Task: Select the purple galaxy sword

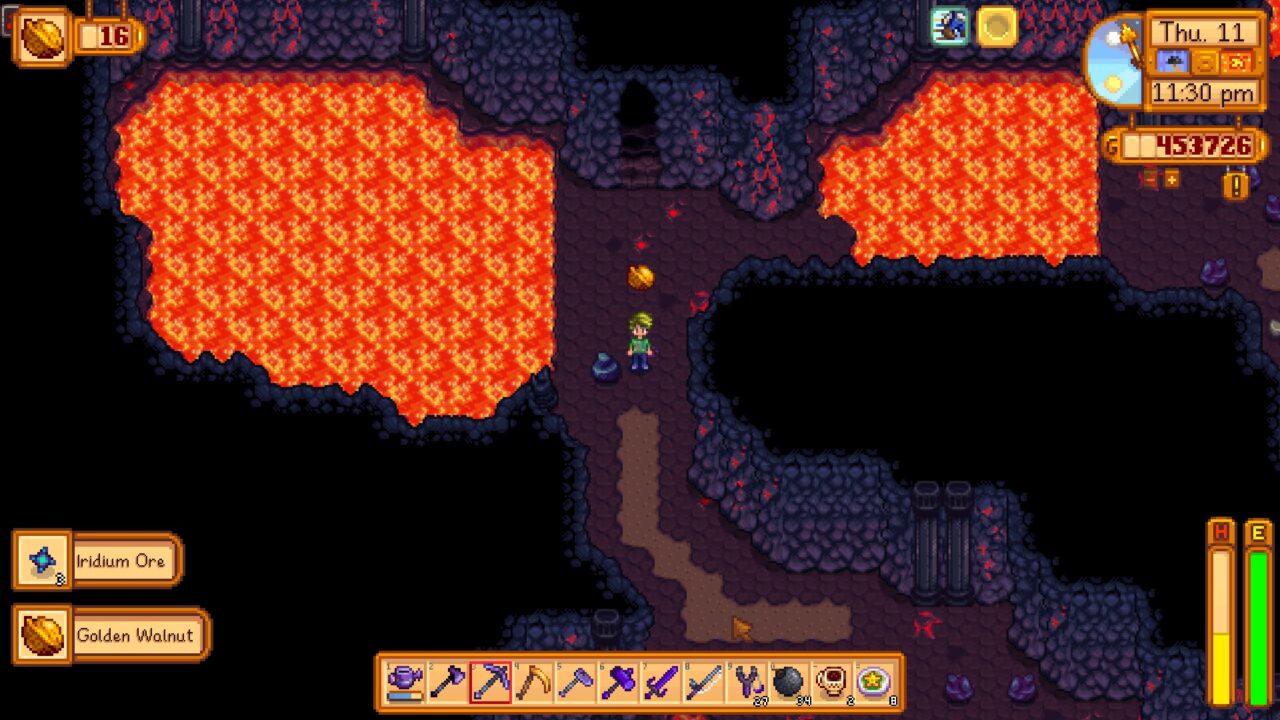Action: (x=661, y=683)
